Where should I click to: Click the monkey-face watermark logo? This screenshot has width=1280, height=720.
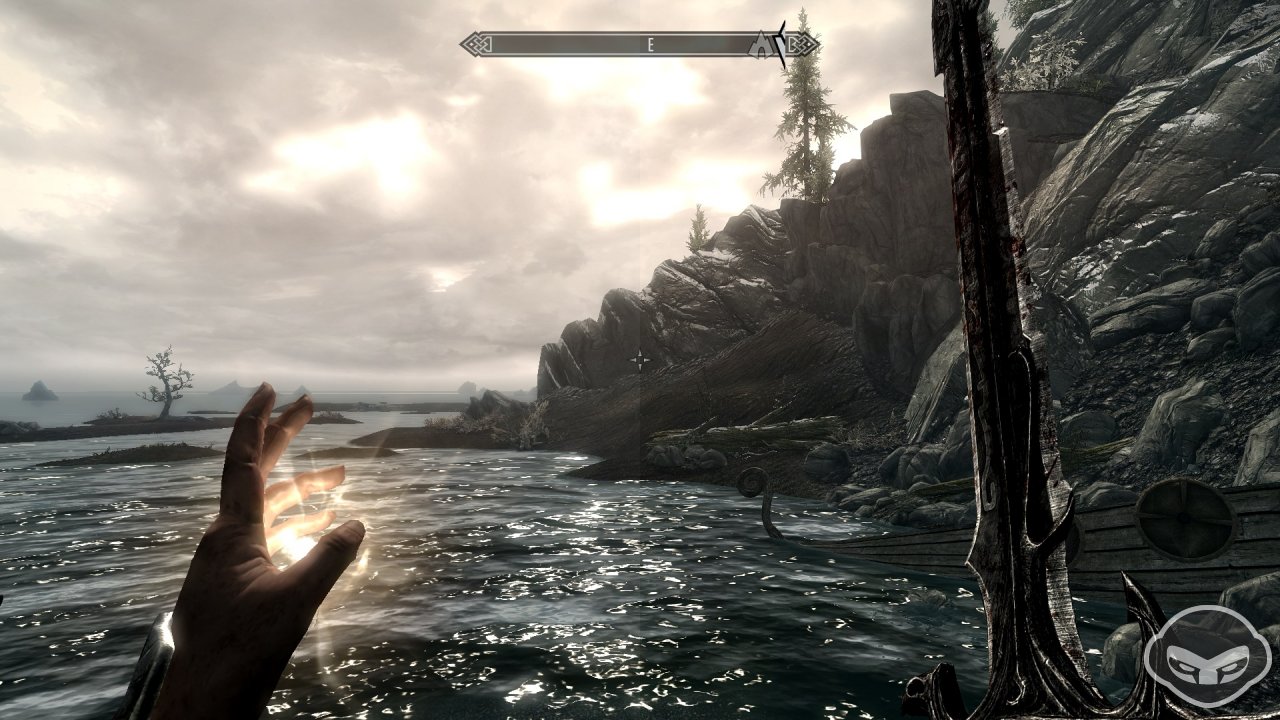click(x=1207, y=656)
